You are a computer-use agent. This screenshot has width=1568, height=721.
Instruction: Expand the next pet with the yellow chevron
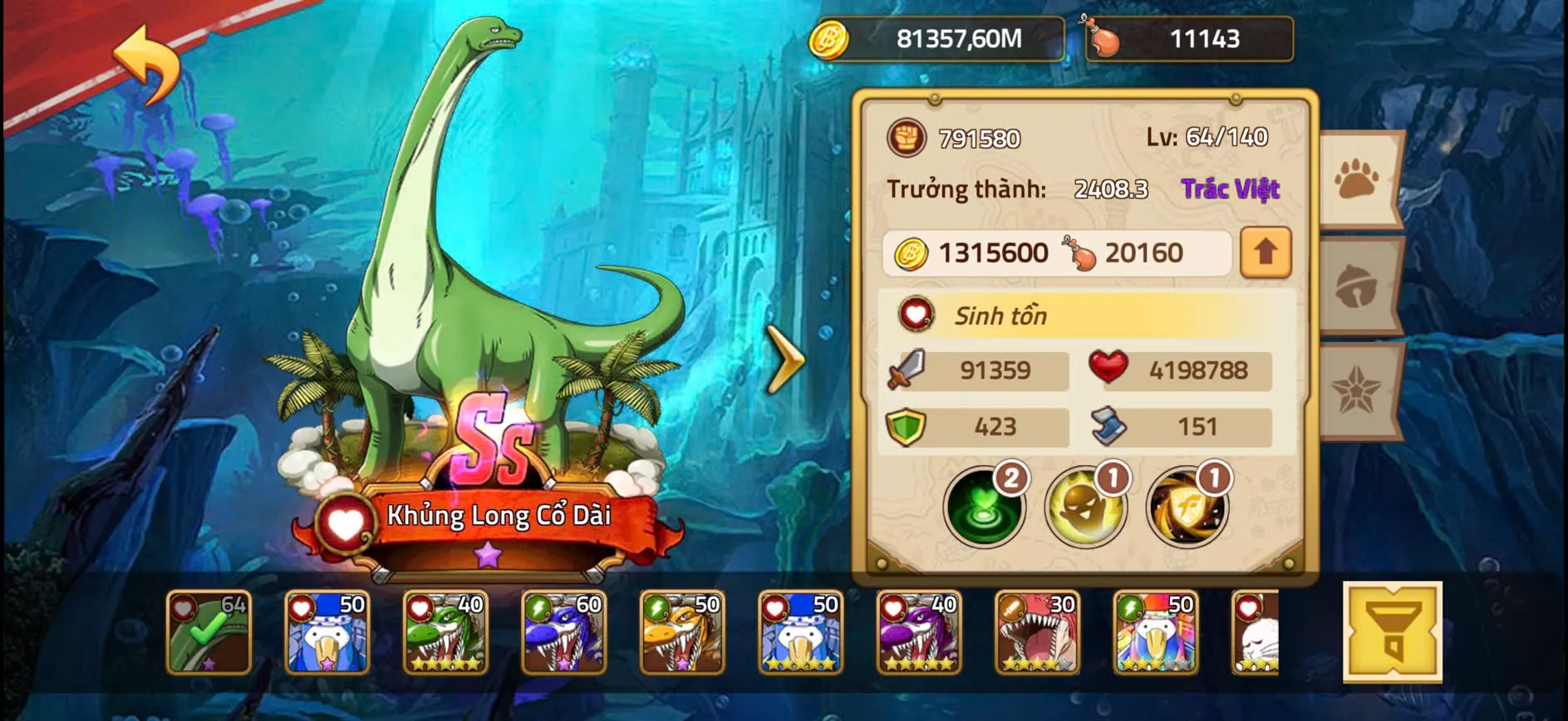pos(785,360)
